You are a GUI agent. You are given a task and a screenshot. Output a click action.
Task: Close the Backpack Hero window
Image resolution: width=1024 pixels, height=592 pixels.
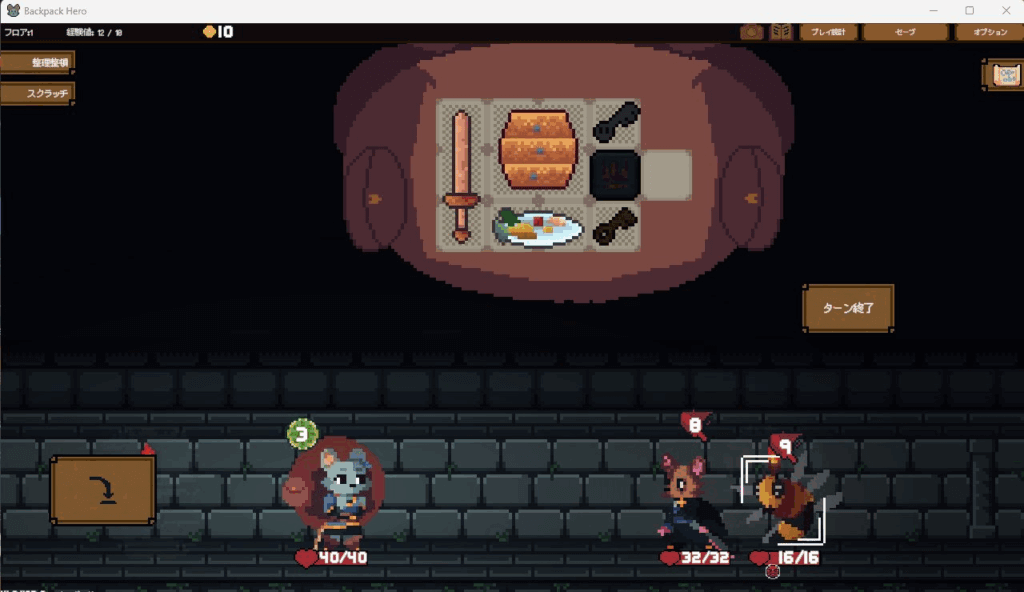pos(1003,10)
